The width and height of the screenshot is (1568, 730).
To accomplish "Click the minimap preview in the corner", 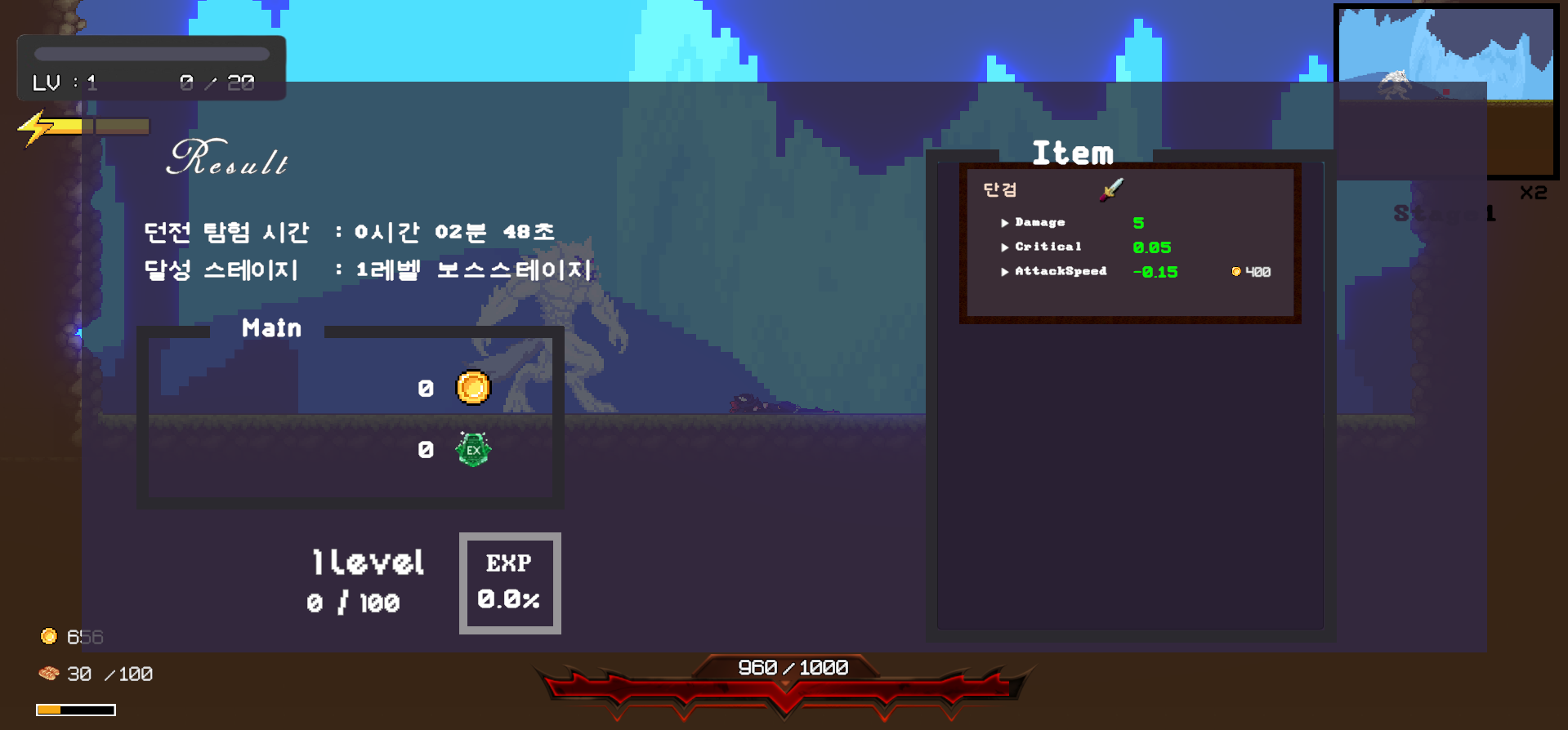I will click(x=1446, y=91).
